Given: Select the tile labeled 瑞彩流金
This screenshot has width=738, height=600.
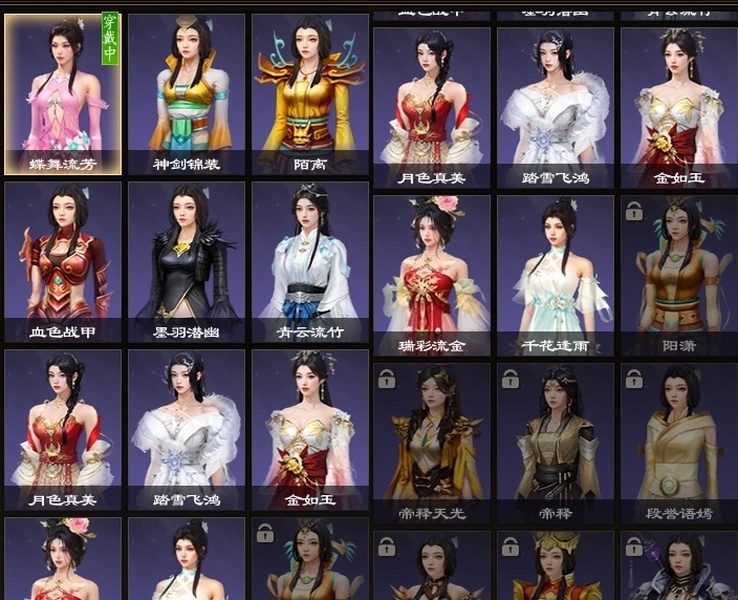Looking at the screenshot, I should (431, 275).
